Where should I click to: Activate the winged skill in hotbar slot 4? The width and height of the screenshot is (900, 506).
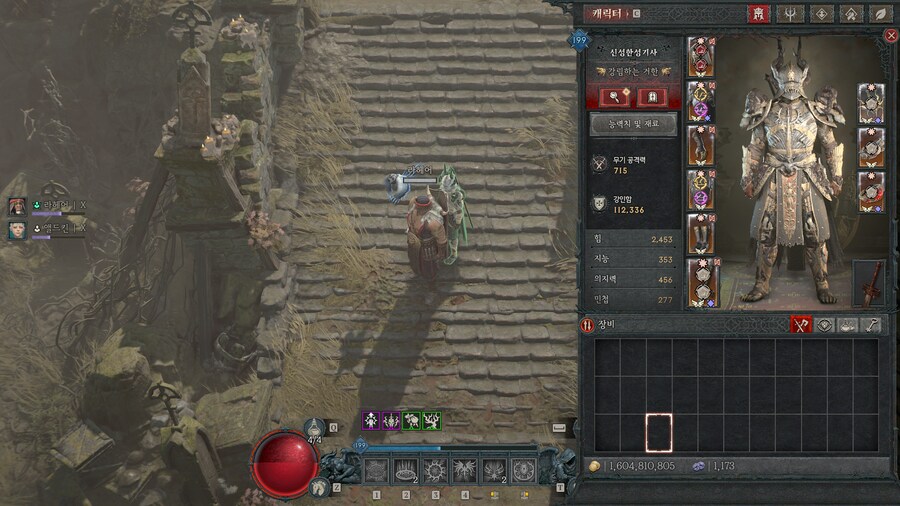(x=464, y=470)
